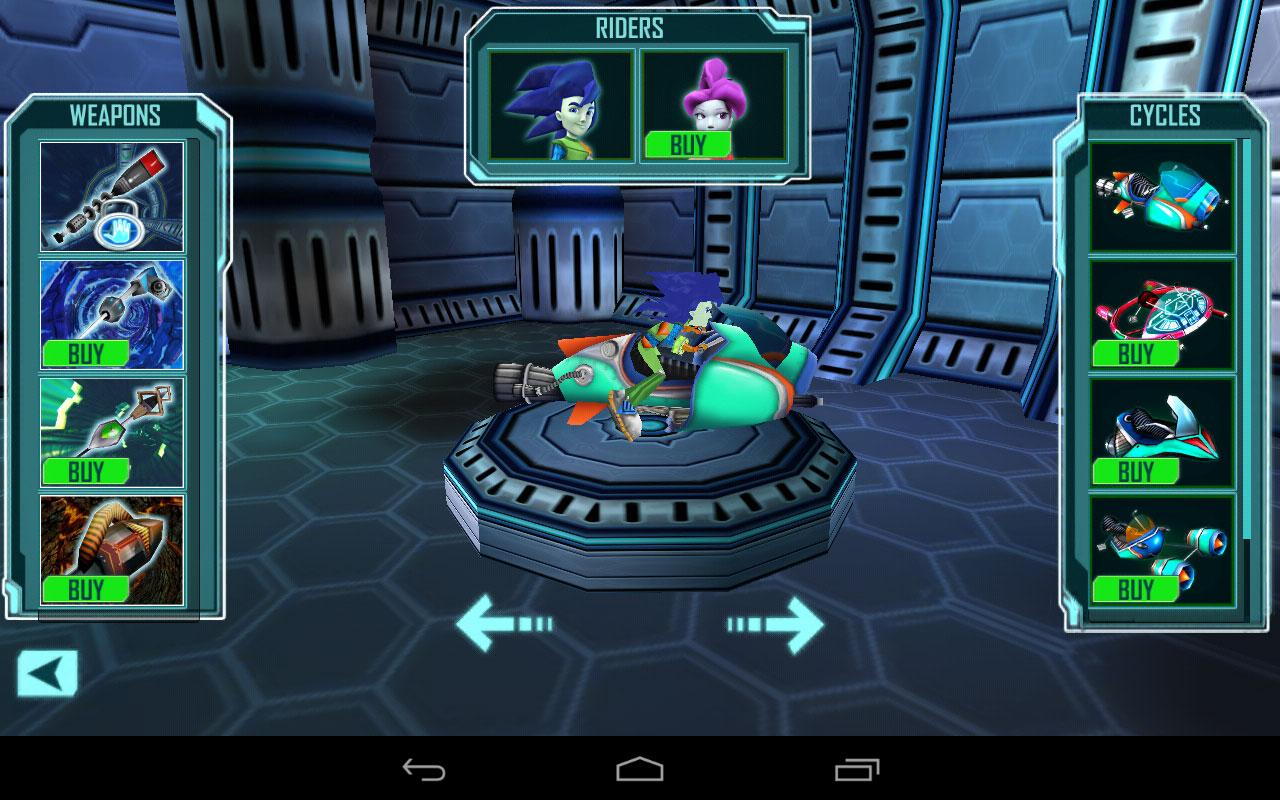Buy the green energy weapon
Screen dimensions: 1280x800
click(88, 470)
